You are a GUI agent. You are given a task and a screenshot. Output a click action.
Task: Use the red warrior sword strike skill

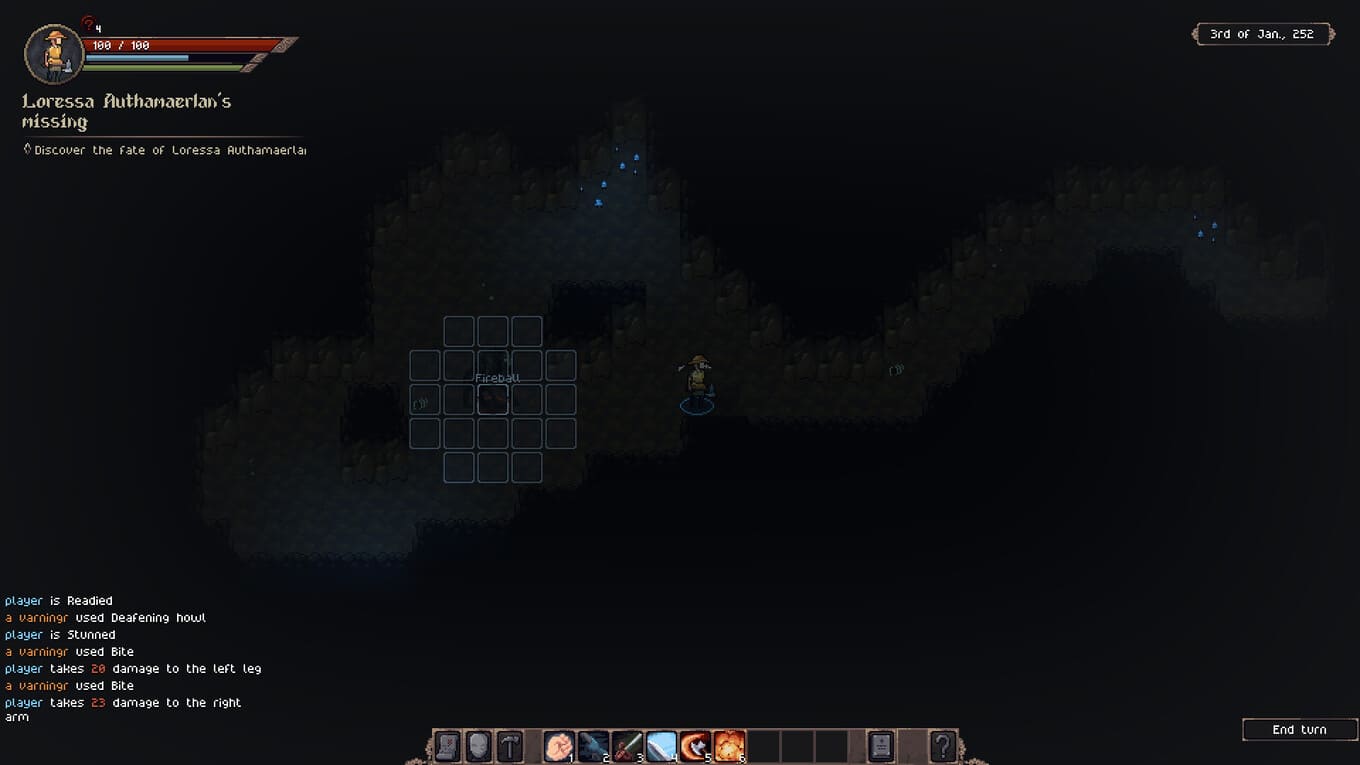[x=627, y=746]
